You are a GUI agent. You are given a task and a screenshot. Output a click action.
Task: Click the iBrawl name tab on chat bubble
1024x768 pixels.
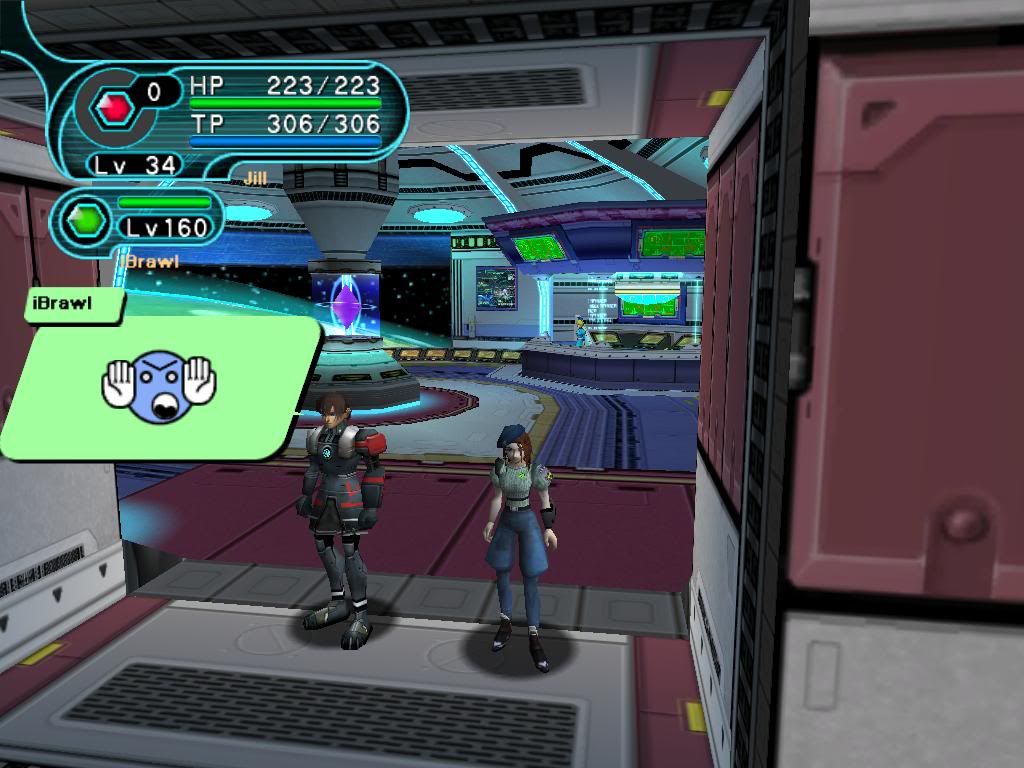pos(62,303)
